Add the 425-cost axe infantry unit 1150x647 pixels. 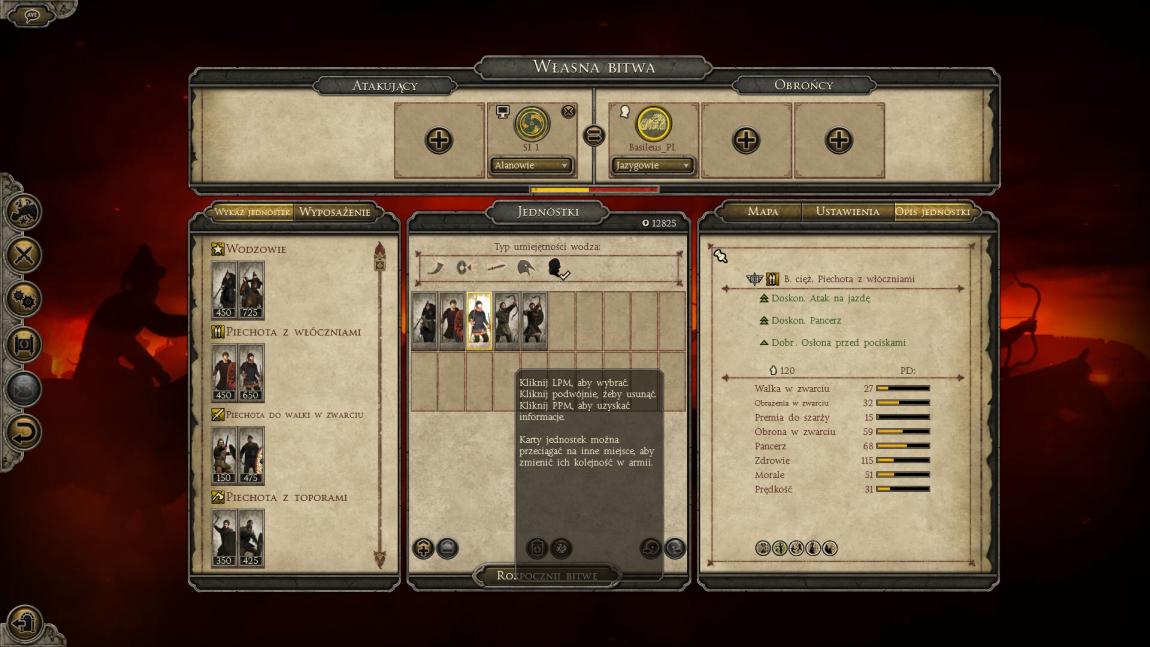(251, 538)
